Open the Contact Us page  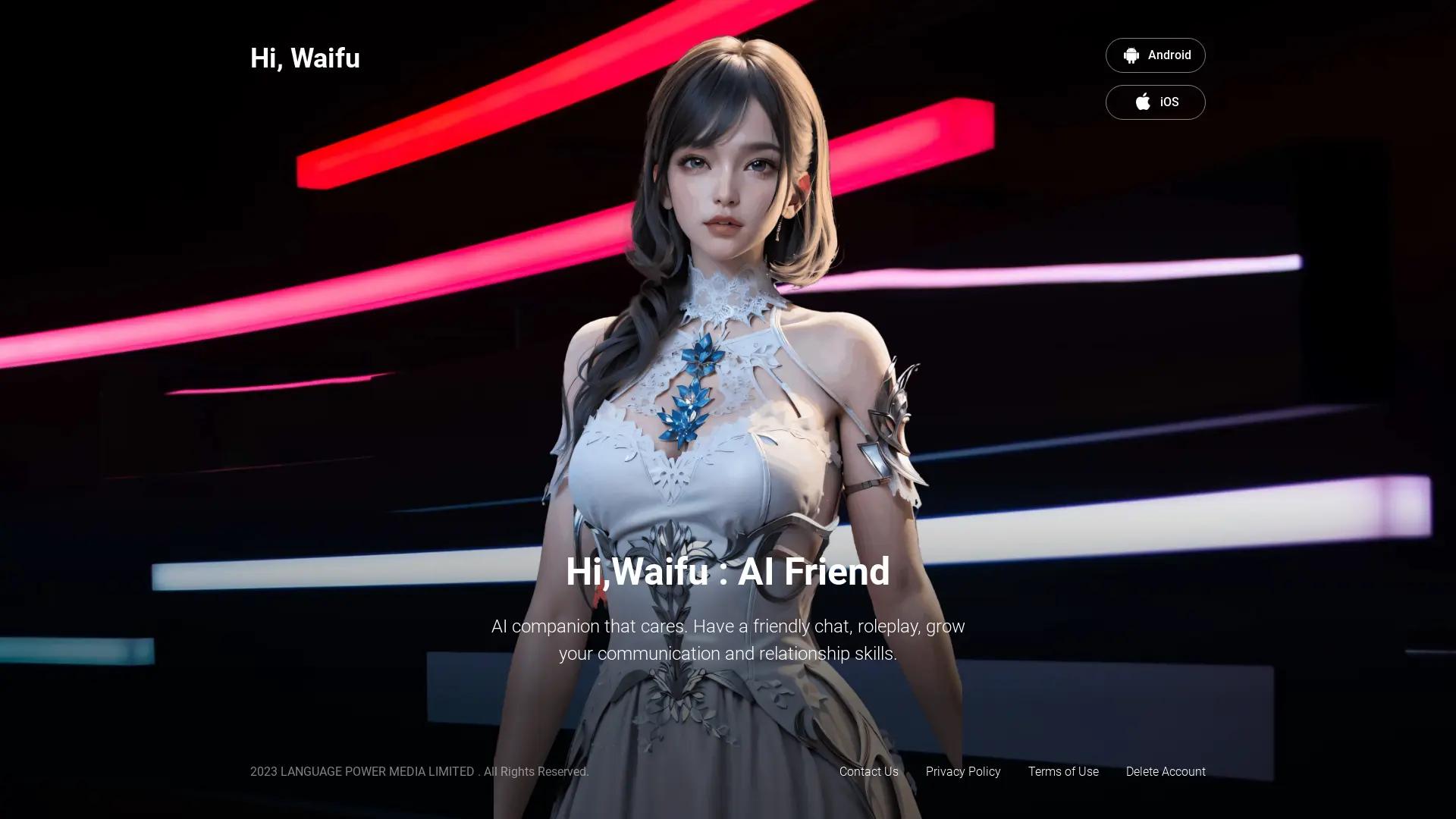point(868,771)
